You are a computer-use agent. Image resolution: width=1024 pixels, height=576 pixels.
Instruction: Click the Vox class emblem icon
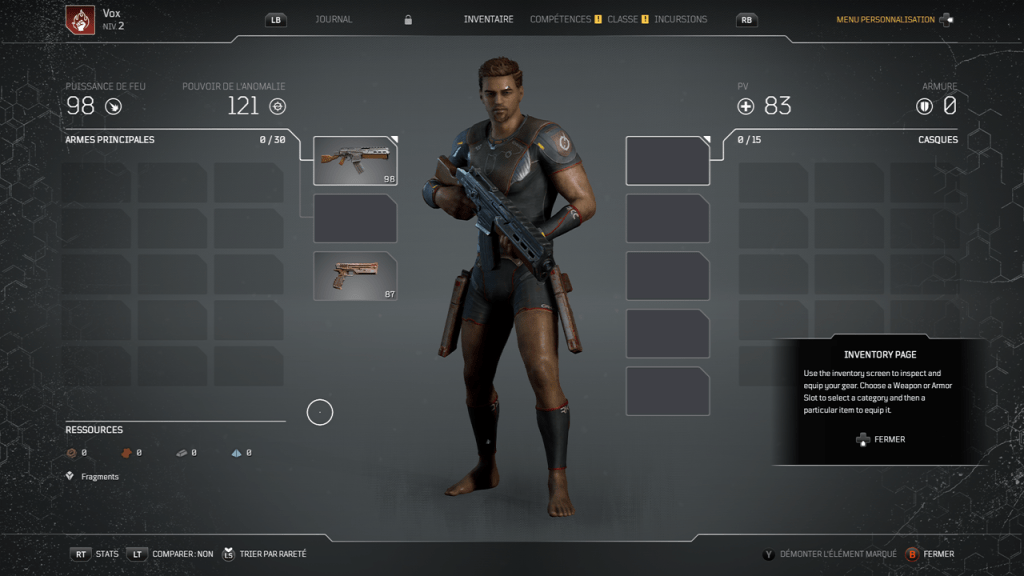point(80,19)
